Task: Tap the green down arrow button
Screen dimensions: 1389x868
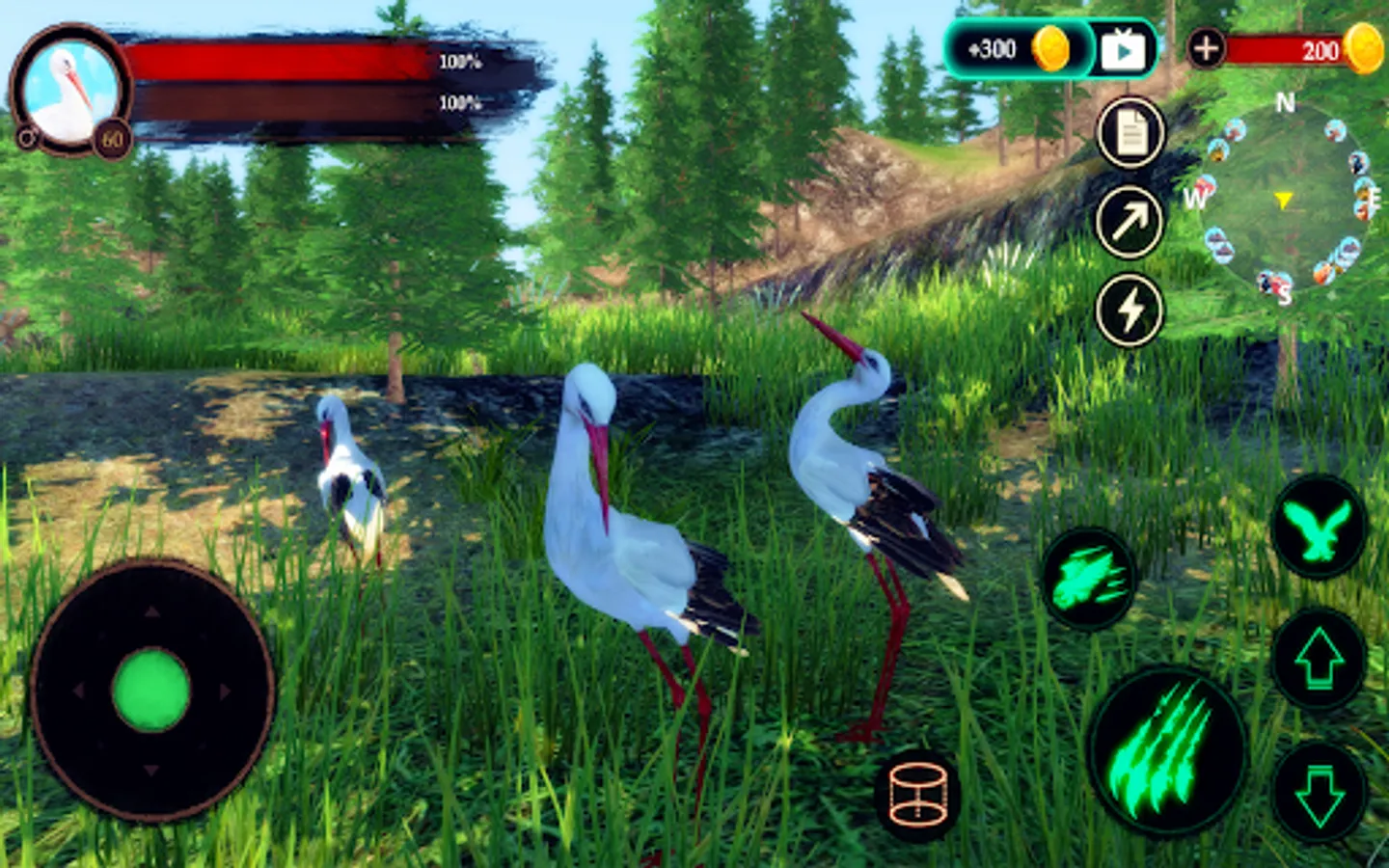Action: click(x=1319, y=793)
